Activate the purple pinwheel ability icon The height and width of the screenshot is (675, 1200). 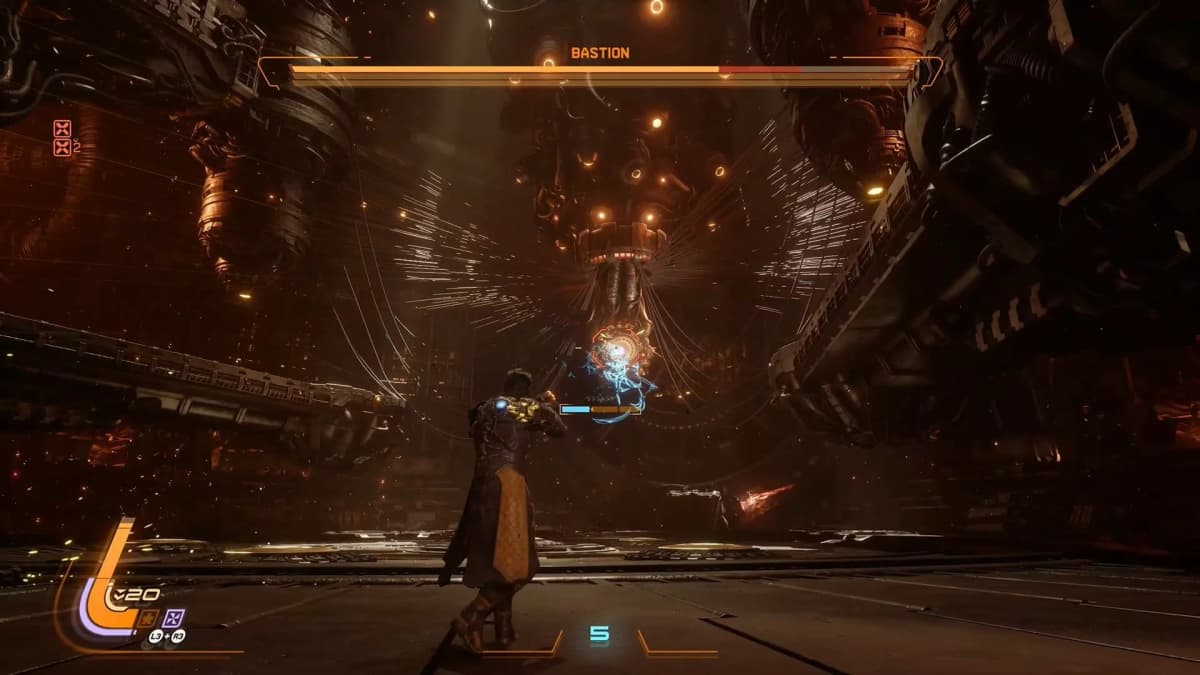(x=176, y=617)
